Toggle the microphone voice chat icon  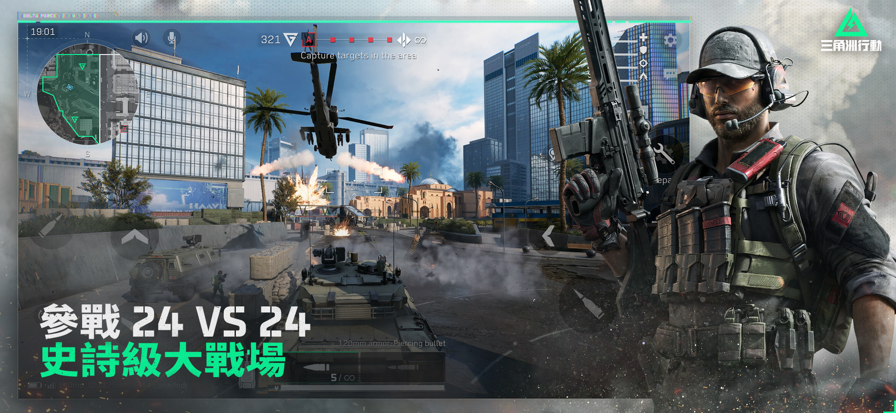[171, 38]
